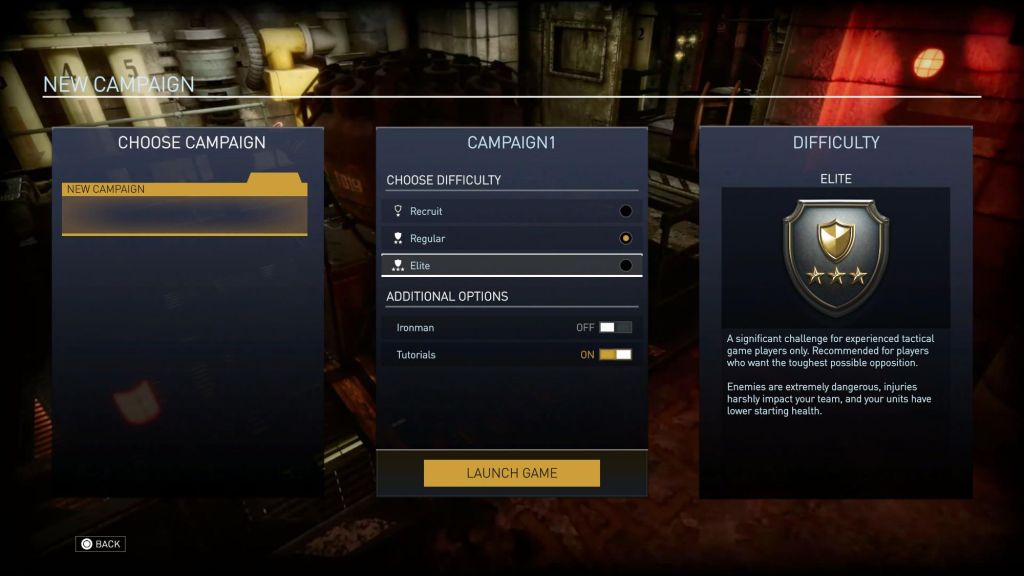Launch the game
Viewport: 1024px width, 576px height.
tap(511, 473)
